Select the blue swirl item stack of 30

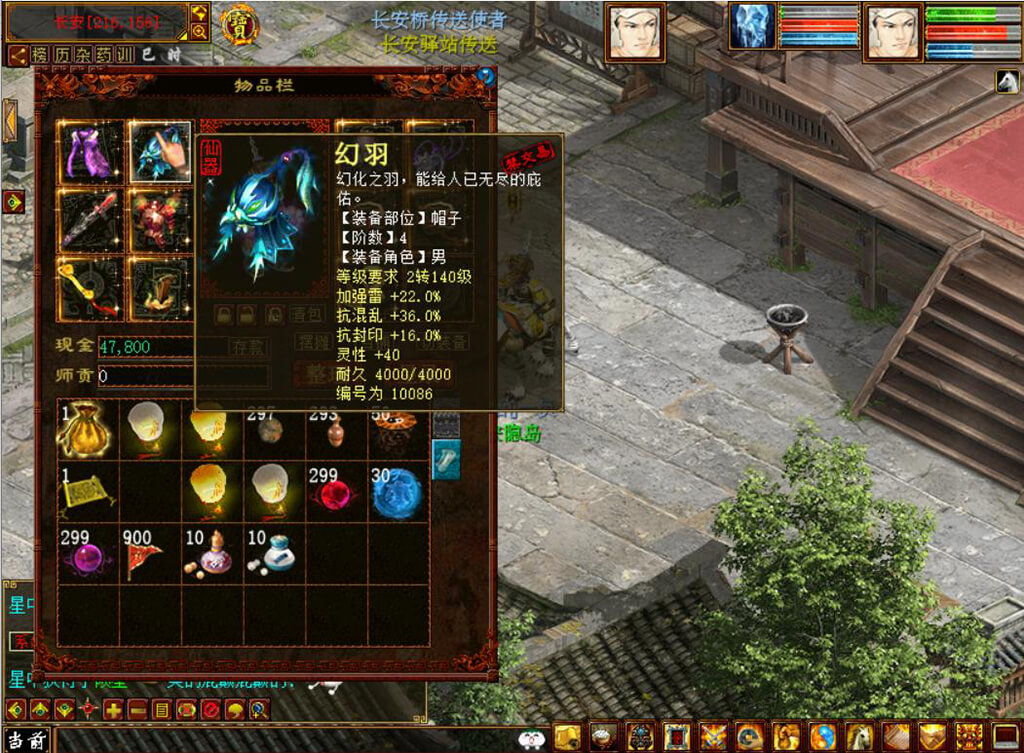(x=397, y=490)
